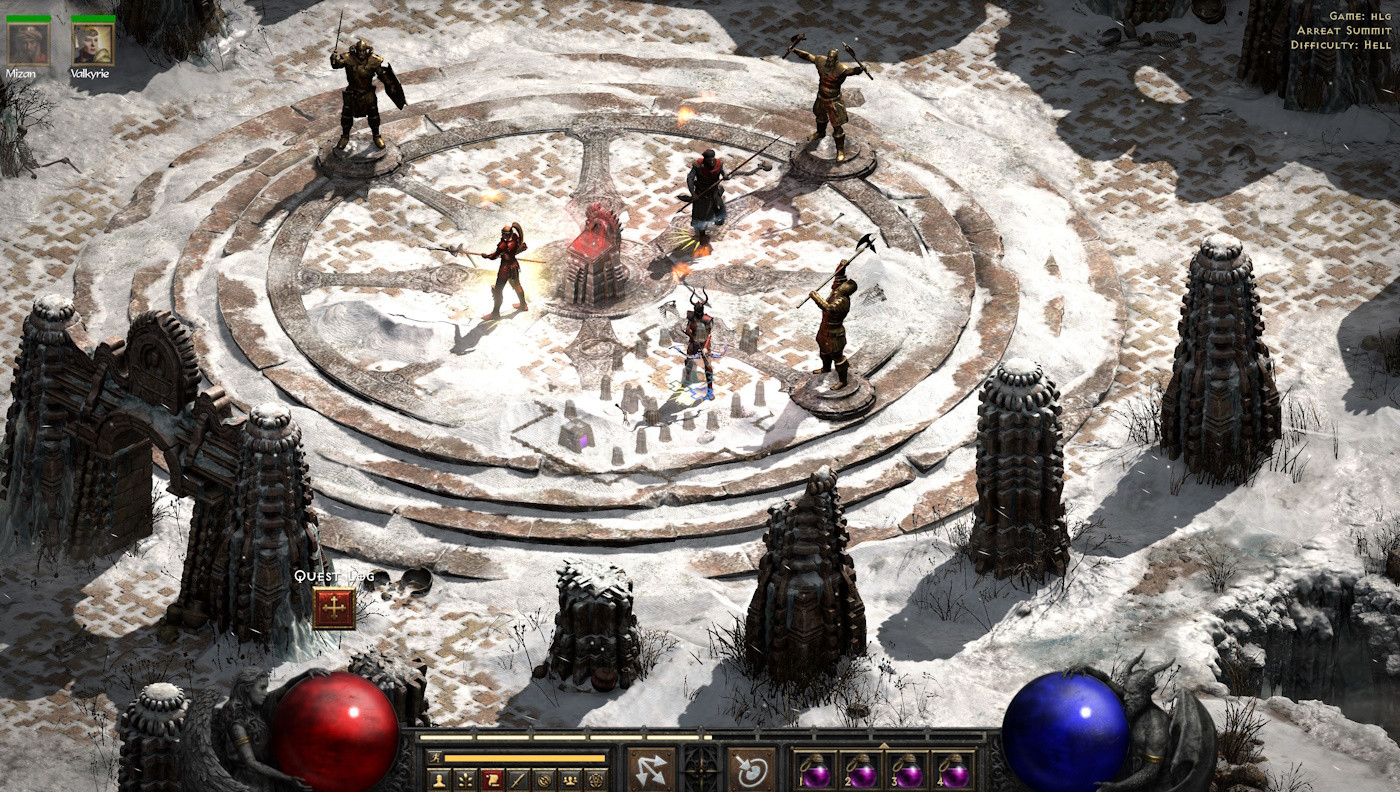
Task: Click the red quest scroll mini-panel button
Action: 491,778
